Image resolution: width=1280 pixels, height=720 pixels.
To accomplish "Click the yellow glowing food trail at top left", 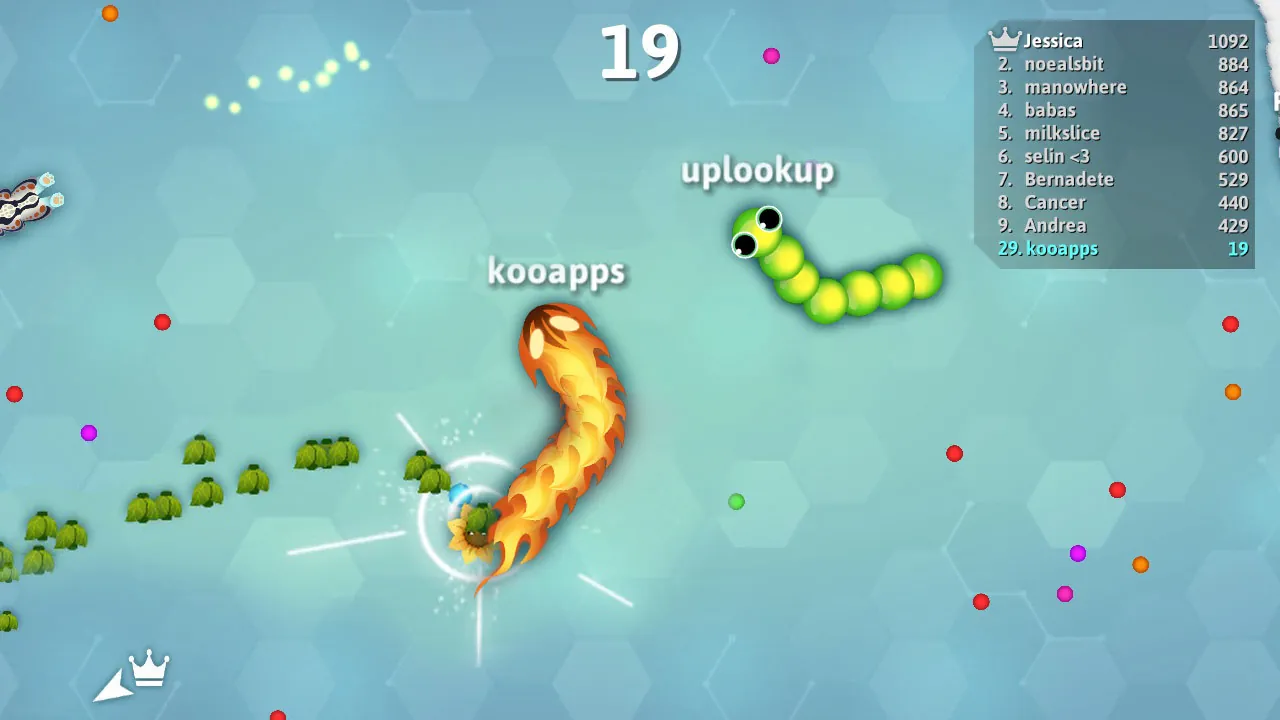I will (x=280, y=75).
